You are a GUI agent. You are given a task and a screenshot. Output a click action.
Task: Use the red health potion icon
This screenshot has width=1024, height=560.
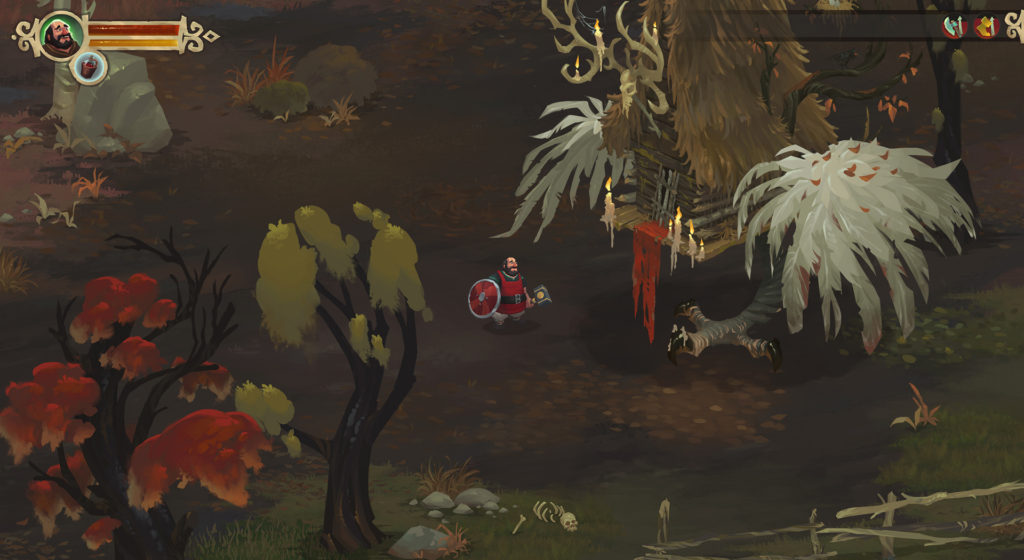(x=89, y=67)
